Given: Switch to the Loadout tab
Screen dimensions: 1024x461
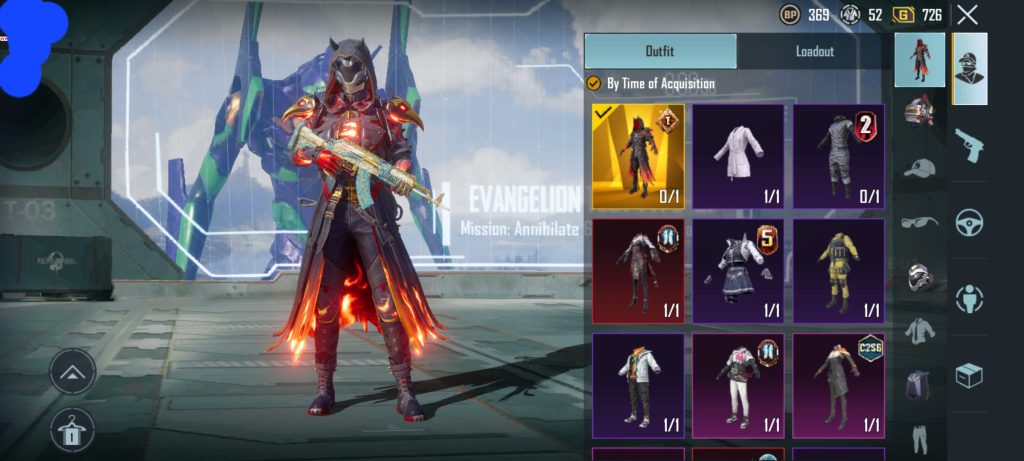Looking at the screenshot, I should [814, 51].
